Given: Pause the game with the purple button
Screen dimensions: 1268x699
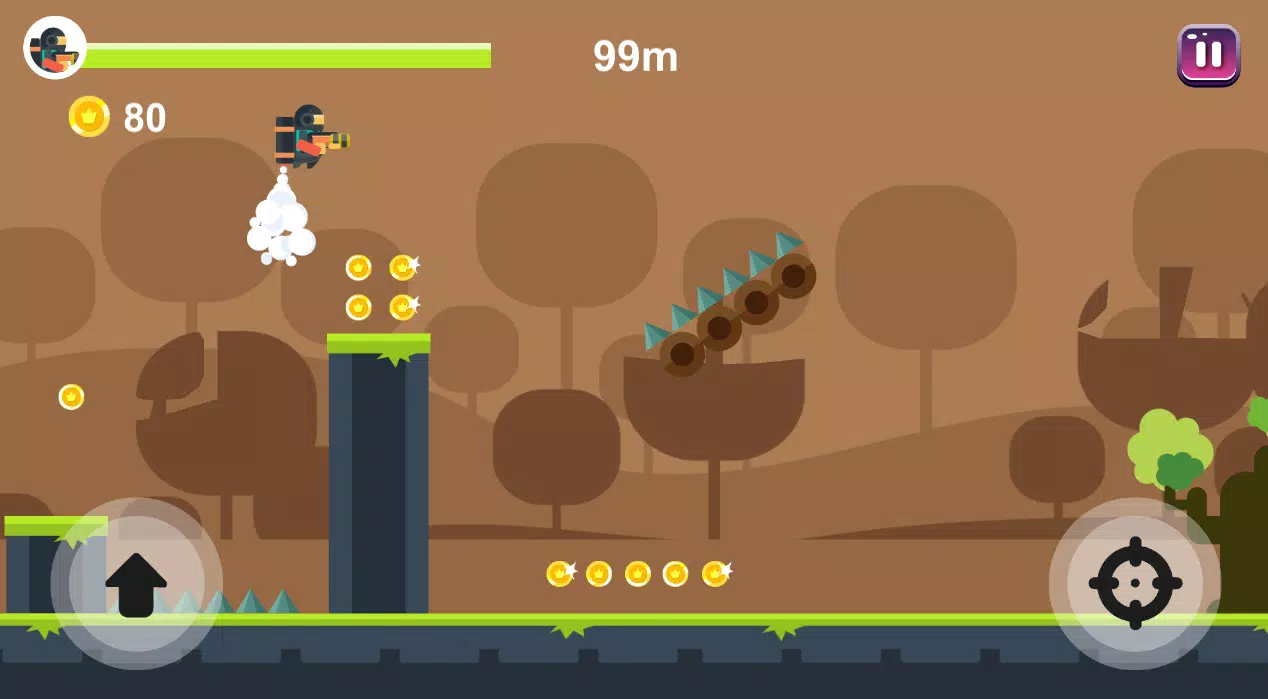Looking at the screenshot, I should click(1208, 54).
